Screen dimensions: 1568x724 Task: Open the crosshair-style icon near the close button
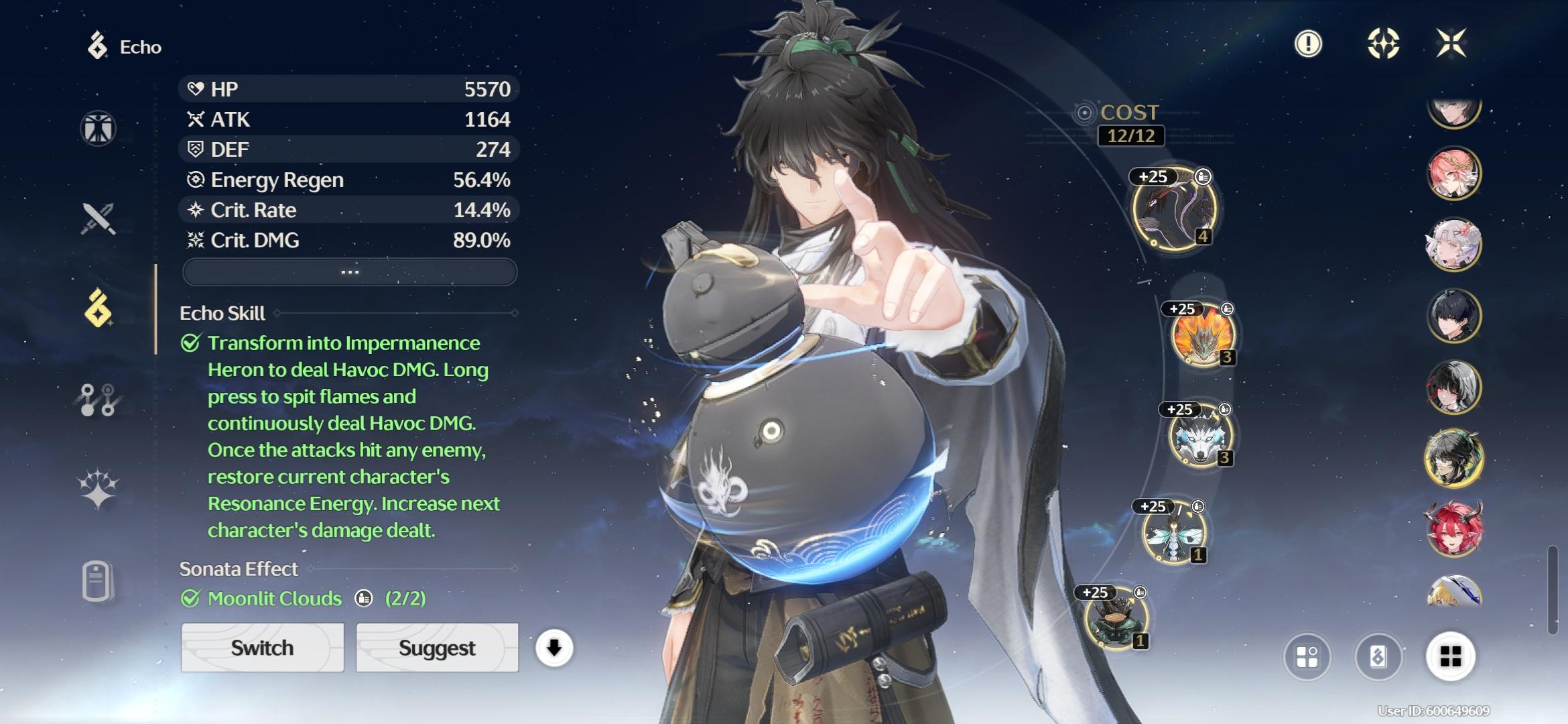(x=1383, y=44)
